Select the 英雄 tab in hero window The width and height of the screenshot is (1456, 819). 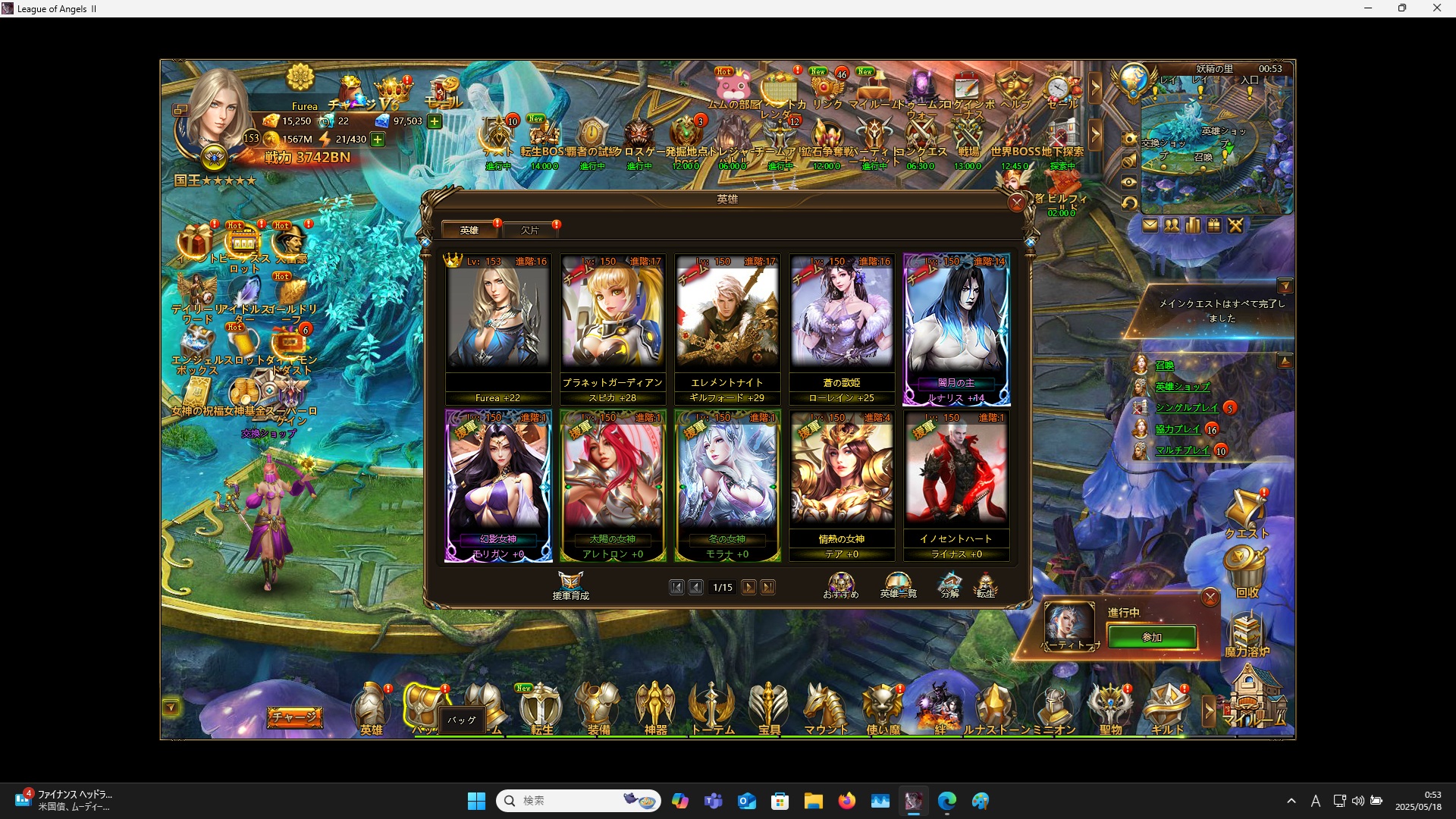click(x=469, y=230)
